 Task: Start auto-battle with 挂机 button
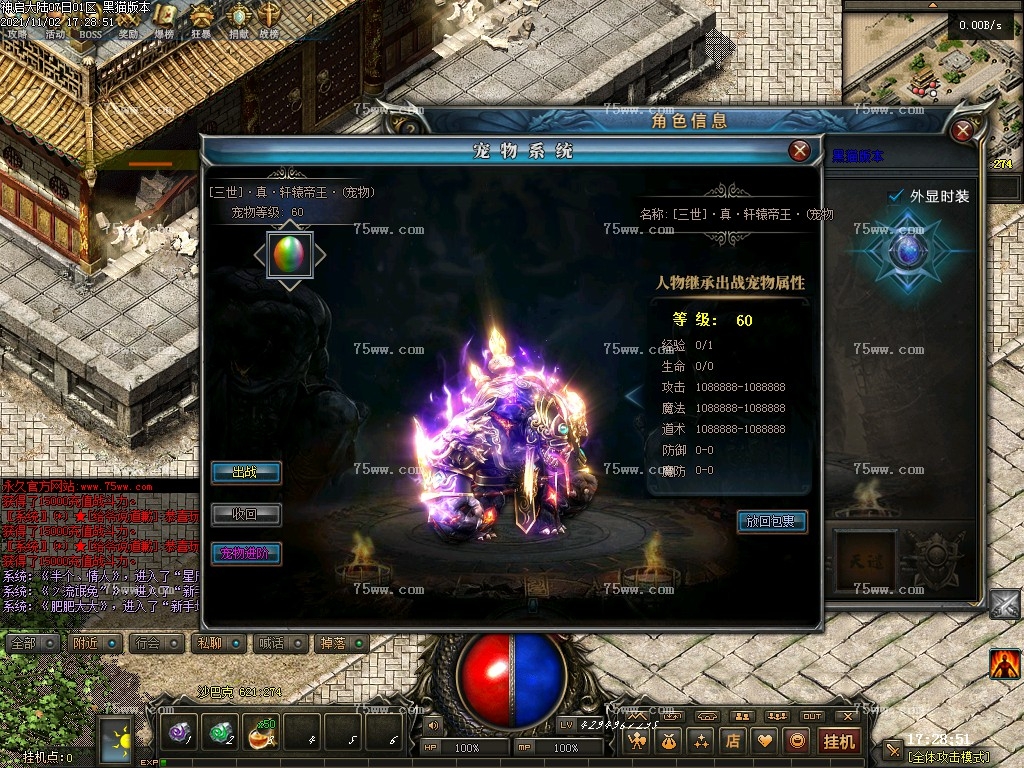point(838,741)
